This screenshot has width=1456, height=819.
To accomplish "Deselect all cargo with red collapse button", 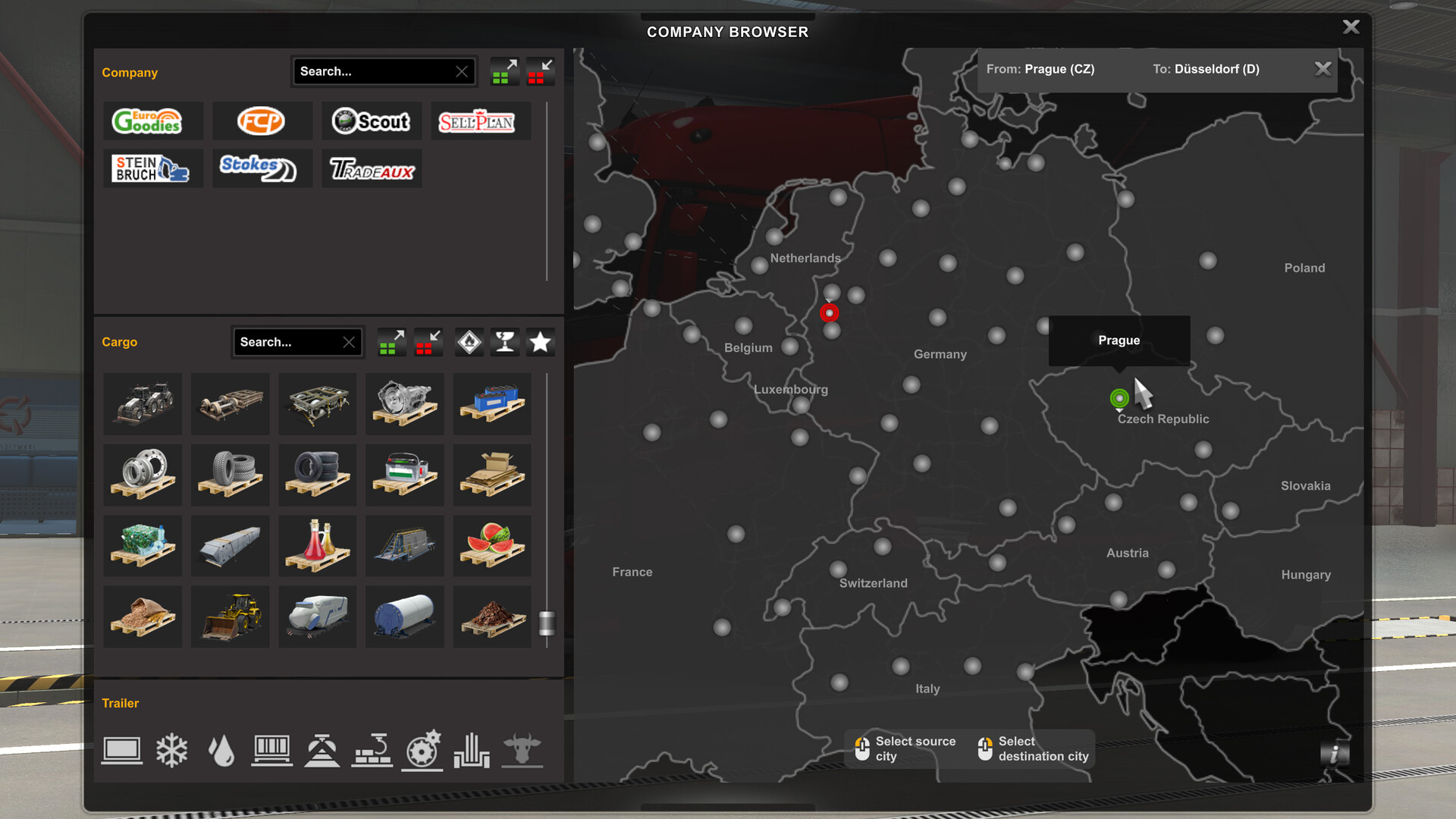I will tap(428, 342).
